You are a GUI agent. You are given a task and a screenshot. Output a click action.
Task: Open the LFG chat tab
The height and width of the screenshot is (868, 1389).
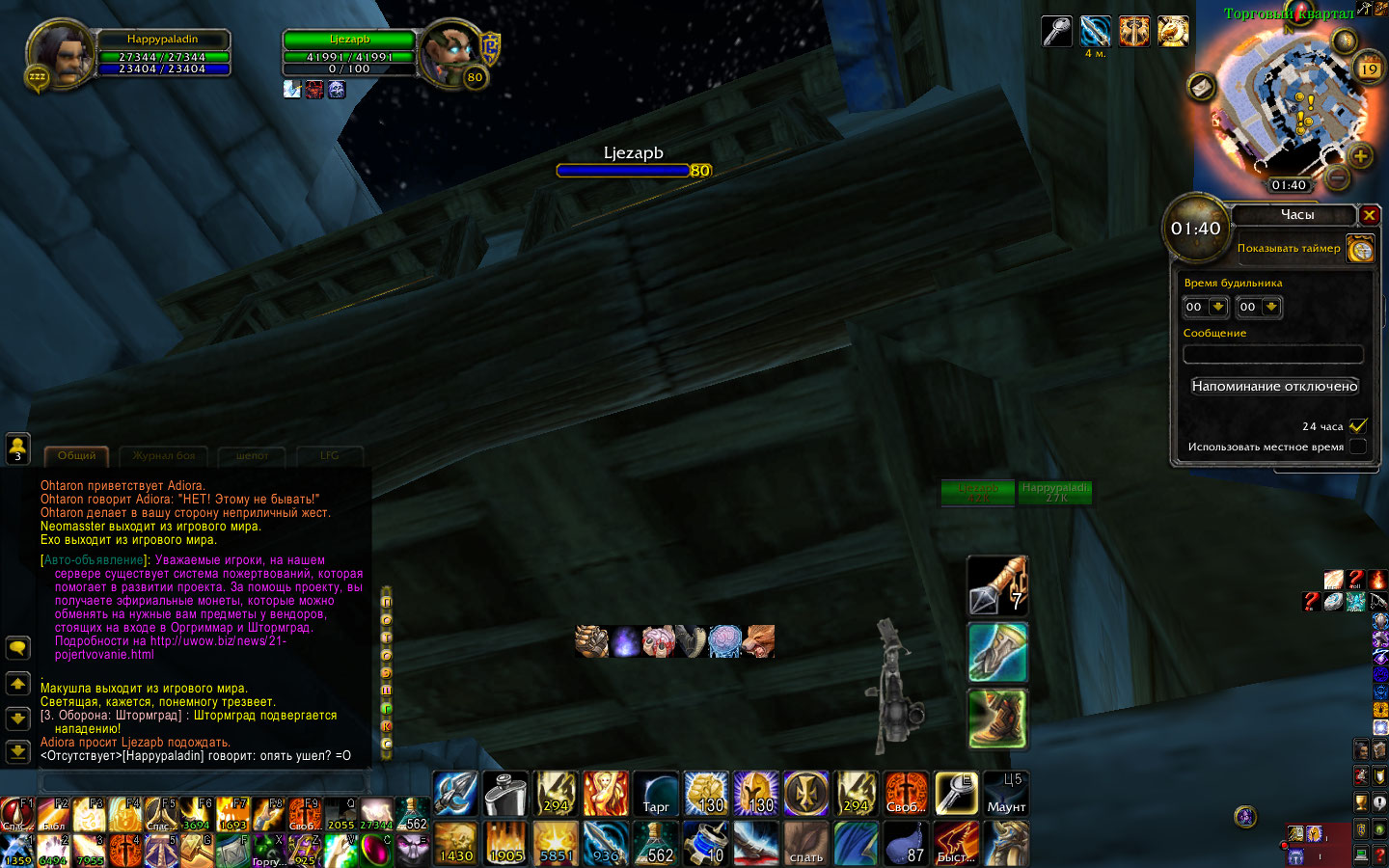(330, 456)
